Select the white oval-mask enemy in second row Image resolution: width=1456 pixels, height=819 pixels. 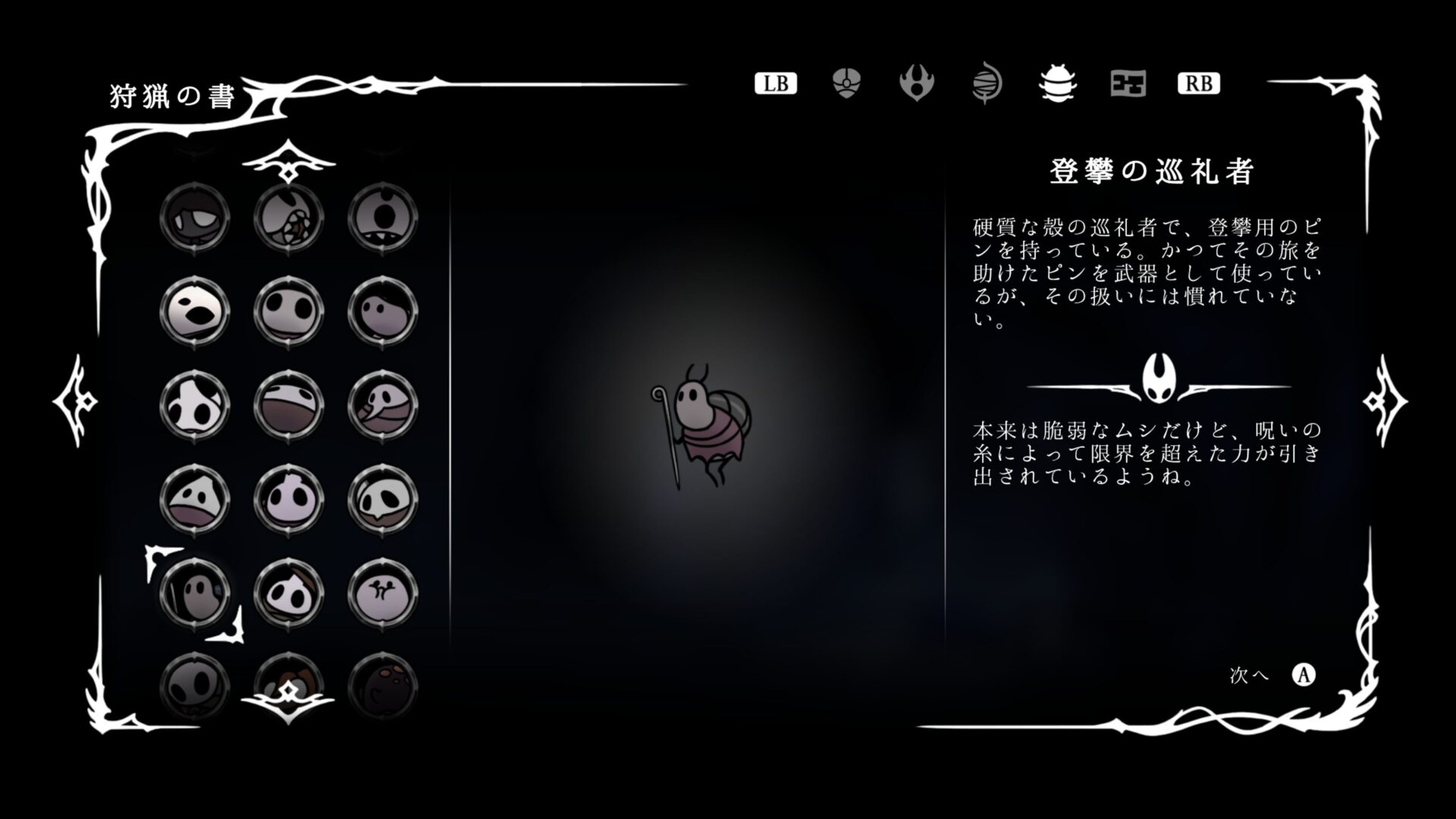tap(195, 312)
